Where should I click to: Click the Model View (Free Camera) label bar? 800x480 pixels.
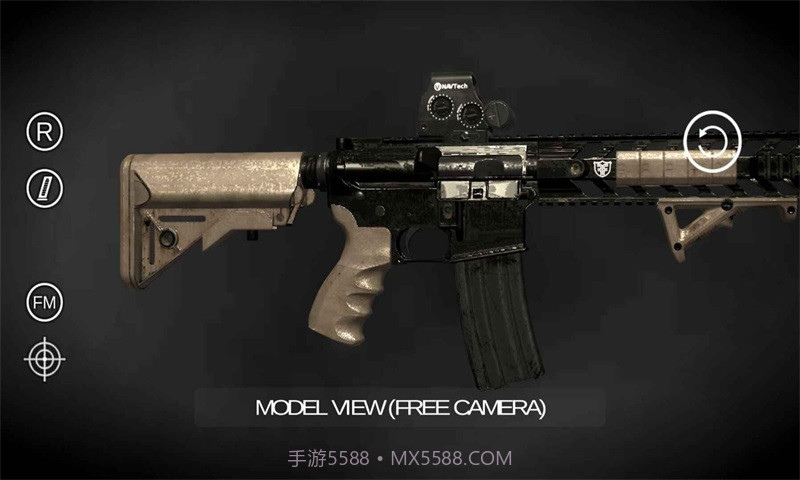pos(400,408)
